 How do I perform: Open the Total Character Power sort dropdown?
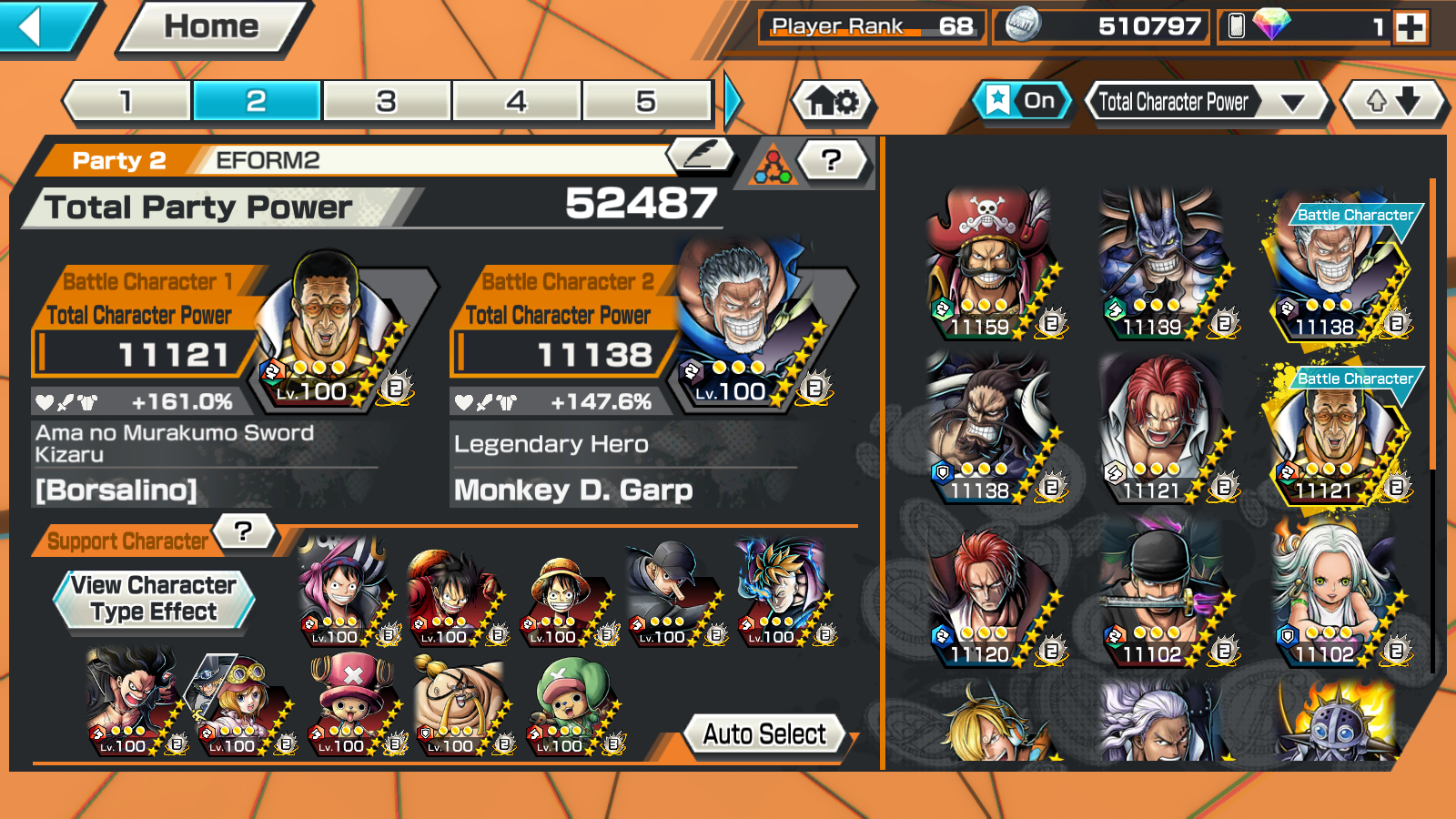1208,102
